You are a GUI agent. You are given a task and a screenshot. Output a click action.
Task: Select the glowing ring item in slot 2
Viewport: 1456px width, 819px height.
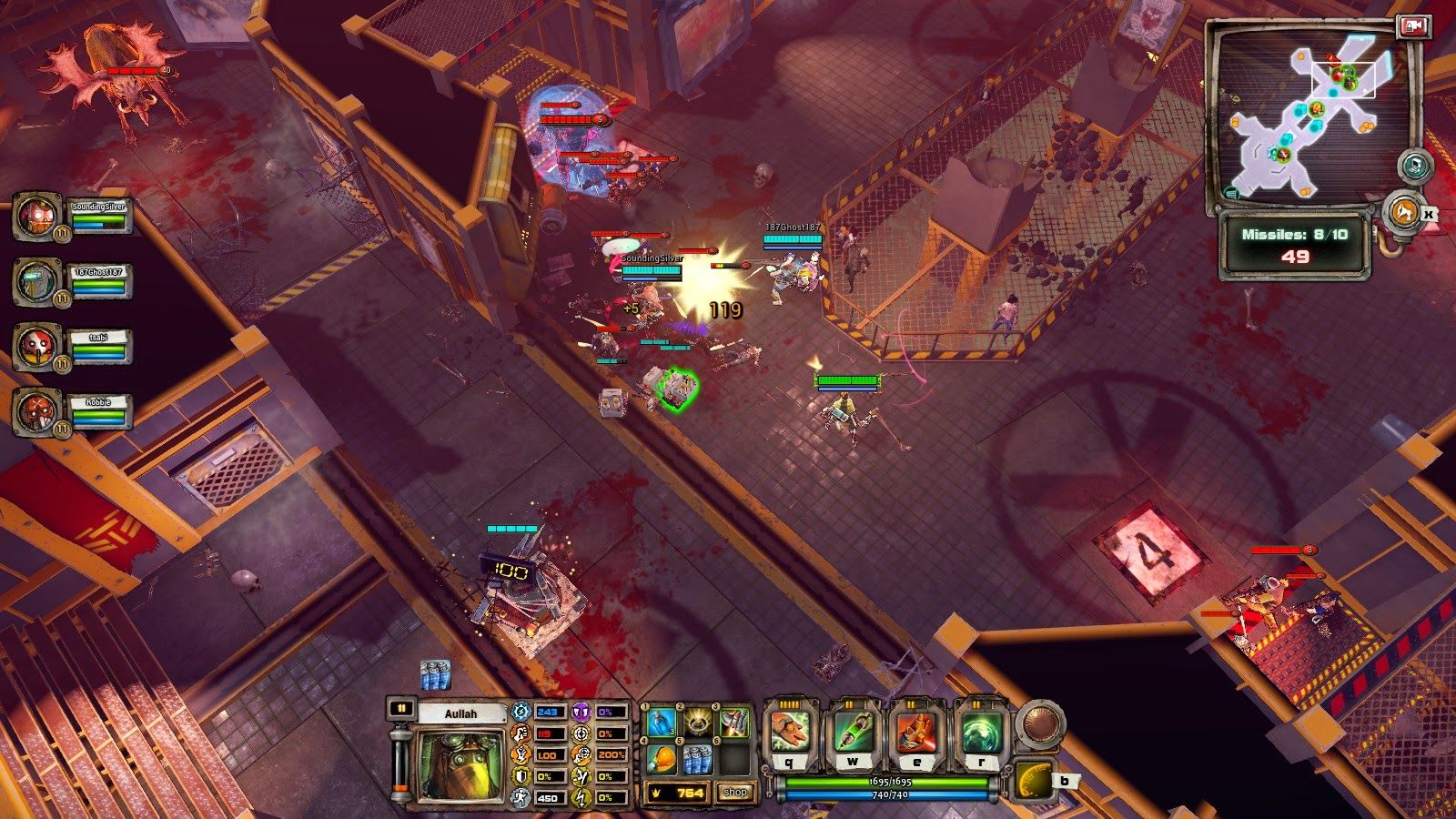(698, 724)
